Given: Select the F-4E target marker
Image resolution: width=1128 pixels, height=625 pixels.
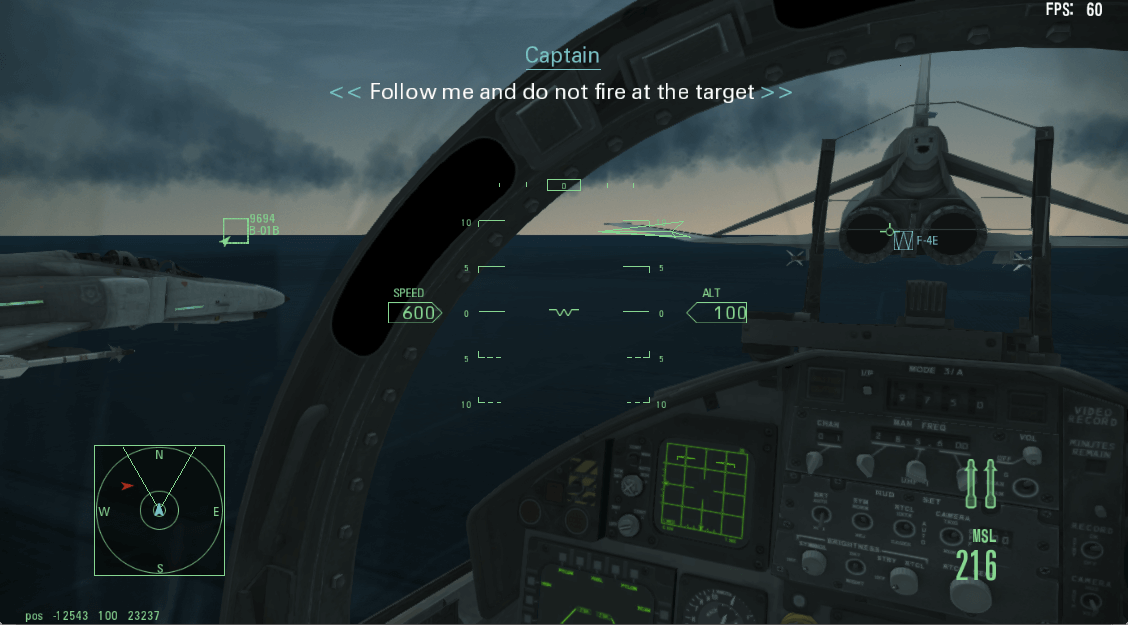Looking at the screenshot, I should tap(903, 240).
